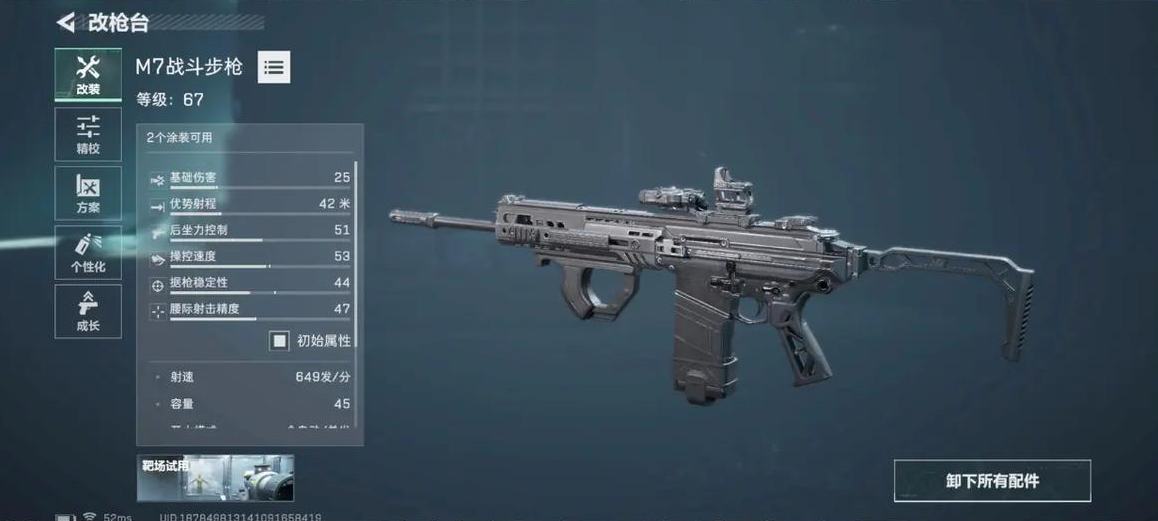Open the list icon next to M7战斗步枪

coord(274,67)
